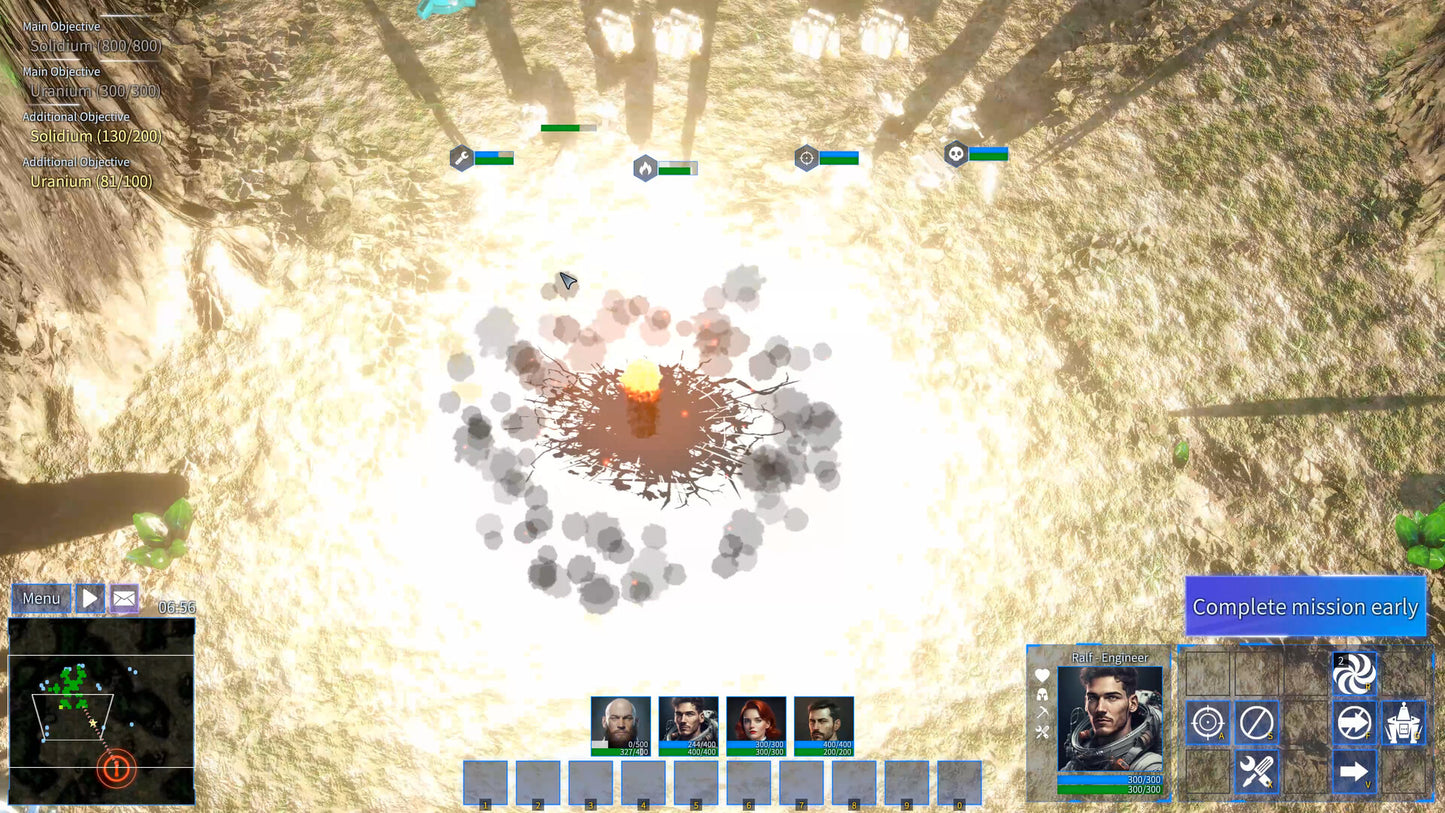Screen dimensions: 1445x813
Task: Activate the swirl vortex ability
Action: (1354, 674)
